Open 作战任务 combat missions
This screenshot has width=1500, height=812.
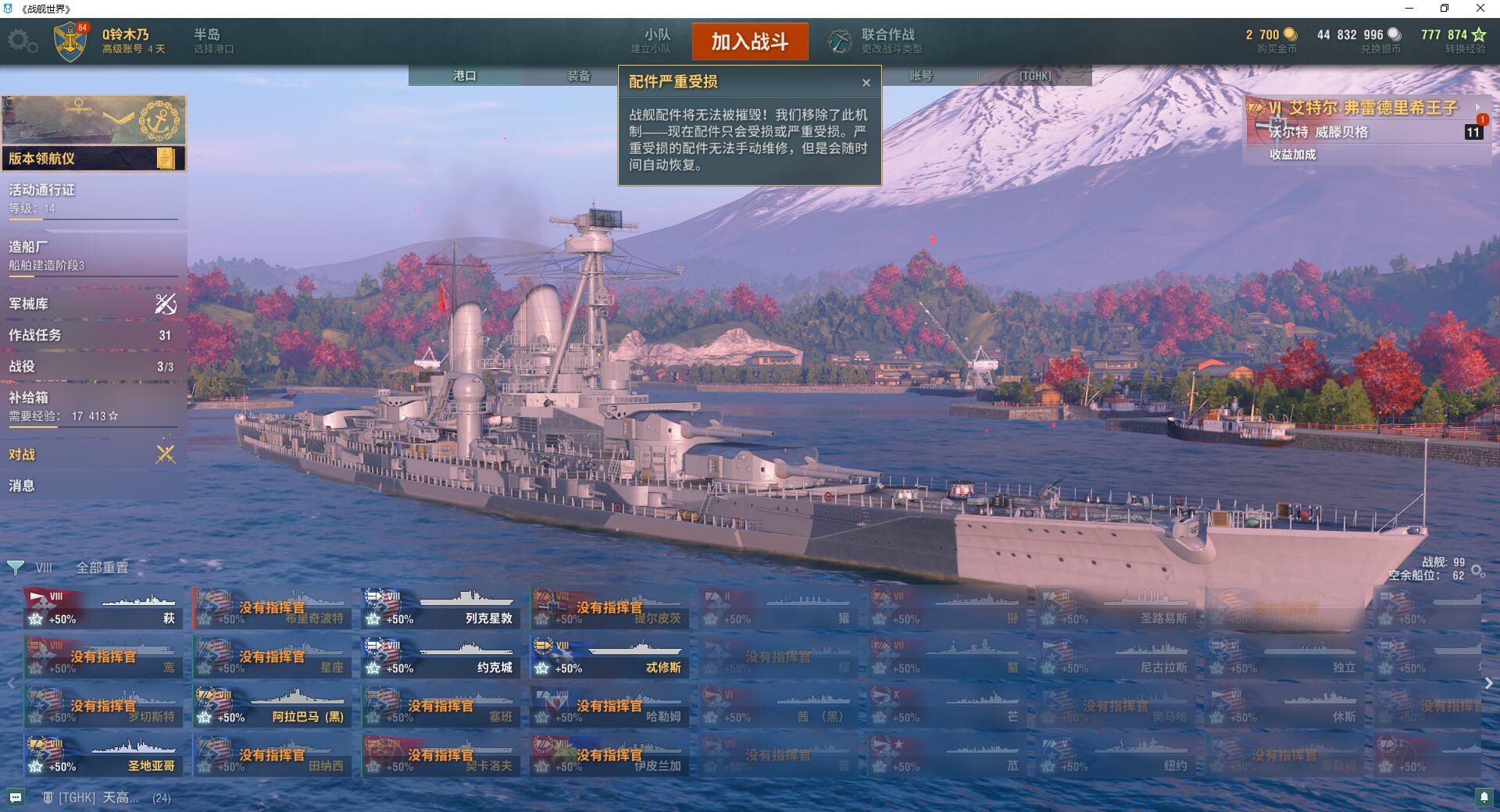(x=92, y=335)
